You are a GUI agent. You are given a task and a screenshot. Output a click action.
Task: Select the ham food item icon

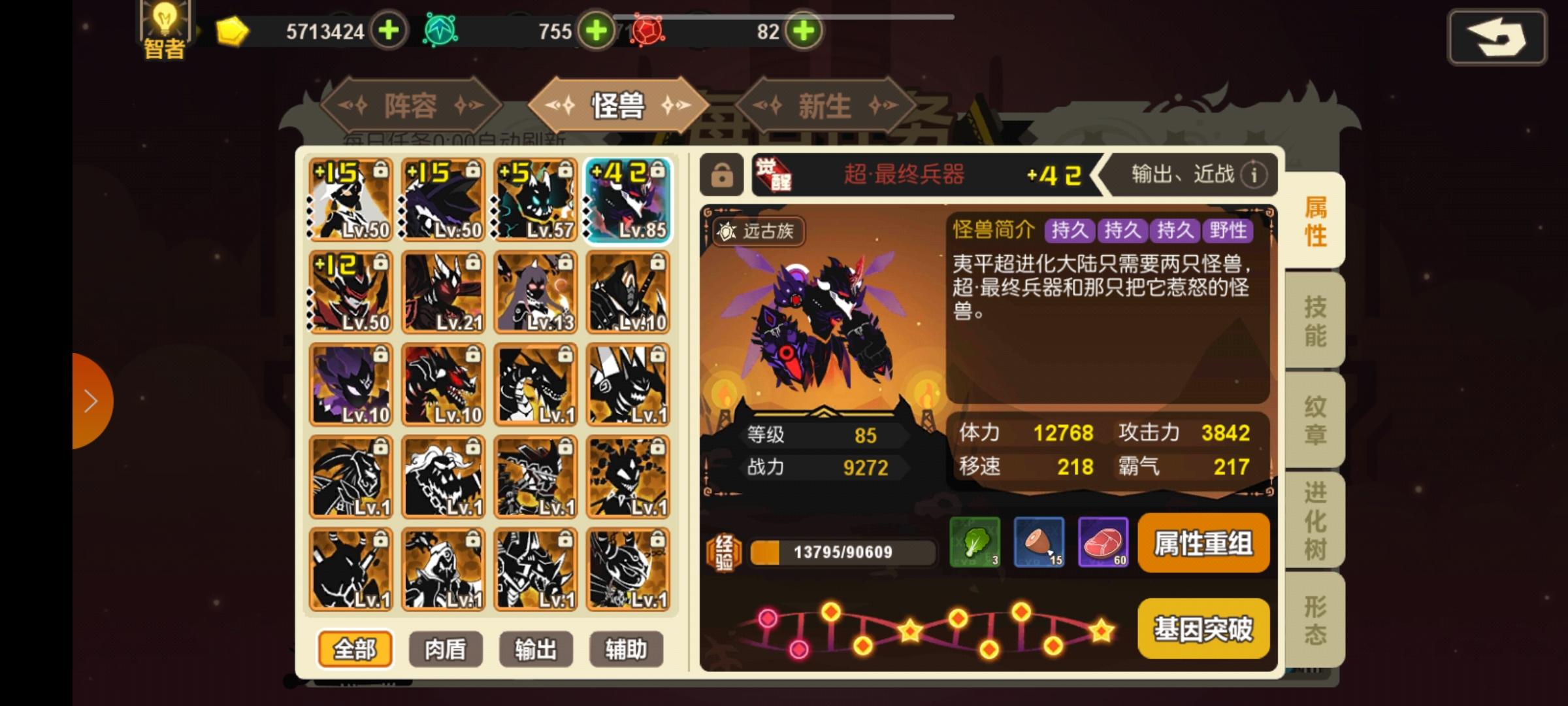pos(1039,543)
